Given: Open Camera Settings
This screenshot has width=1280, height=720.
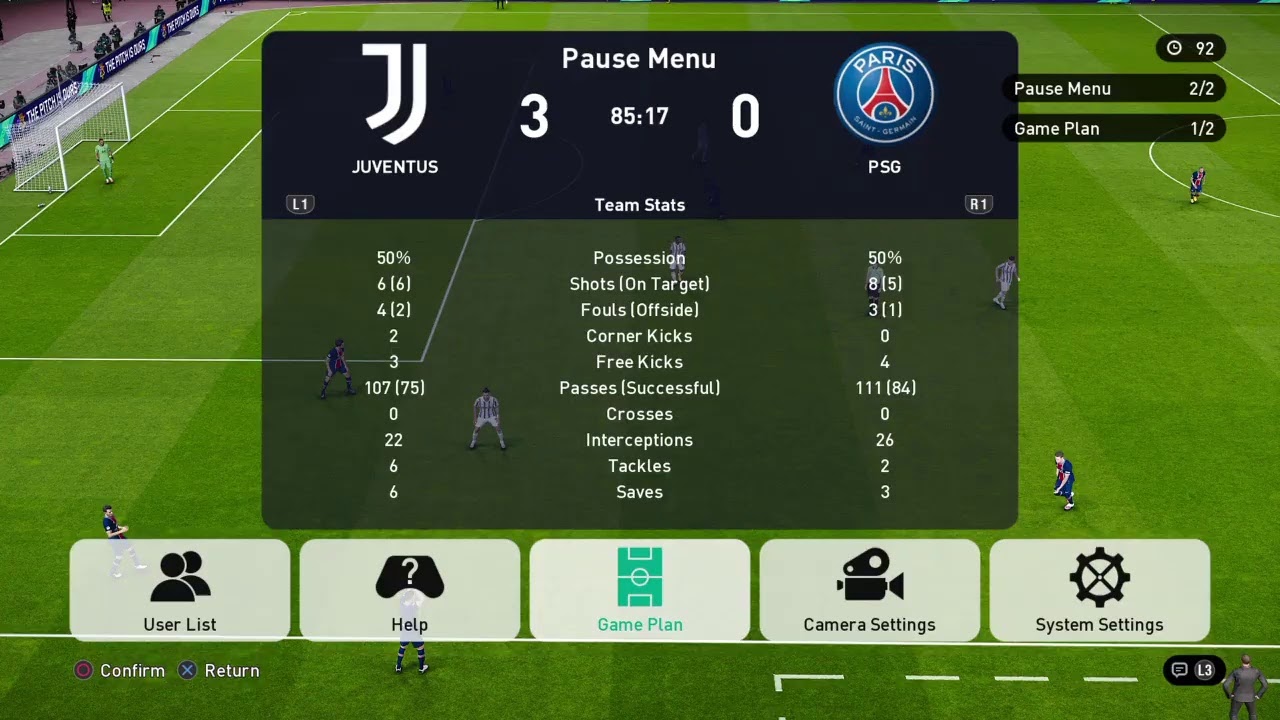Looking at the screenshot, I should point(870,590).
